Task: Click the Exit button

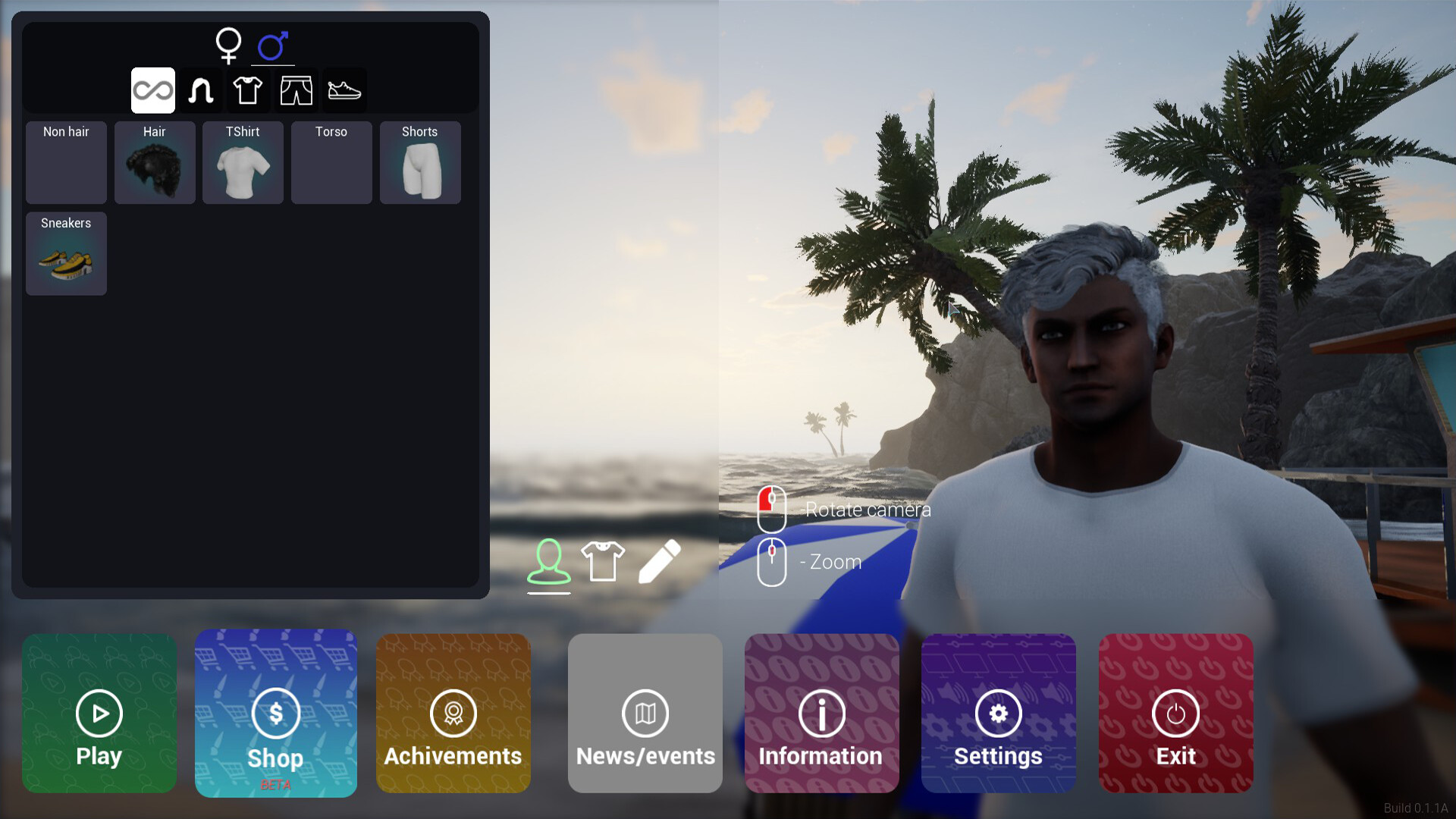Action: point(1175,714)
